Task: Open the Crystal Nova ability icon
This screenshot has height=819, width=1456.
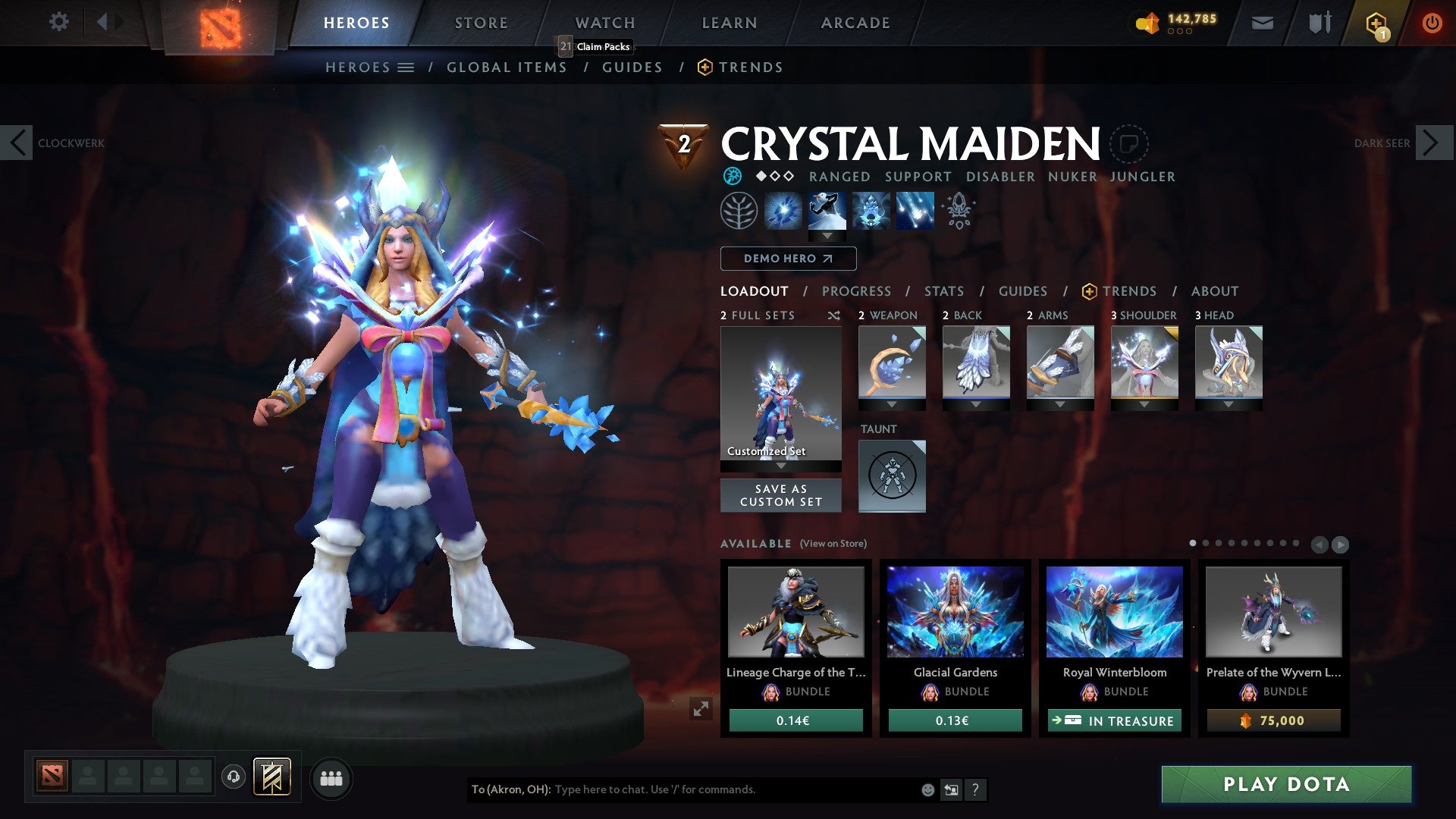Action: 785,210
